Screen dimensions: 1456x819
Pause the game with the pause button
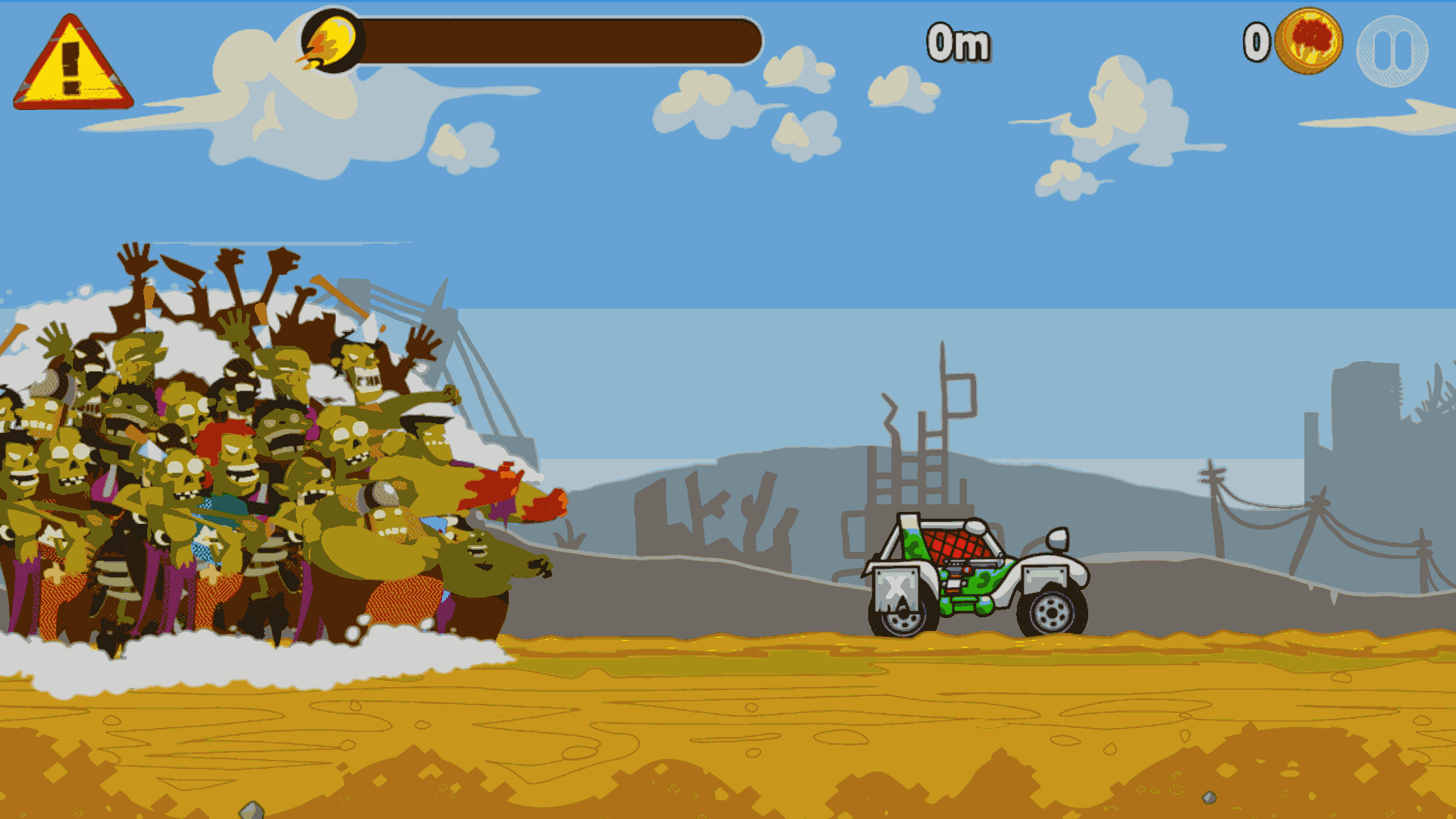(x=1392, y=51)
